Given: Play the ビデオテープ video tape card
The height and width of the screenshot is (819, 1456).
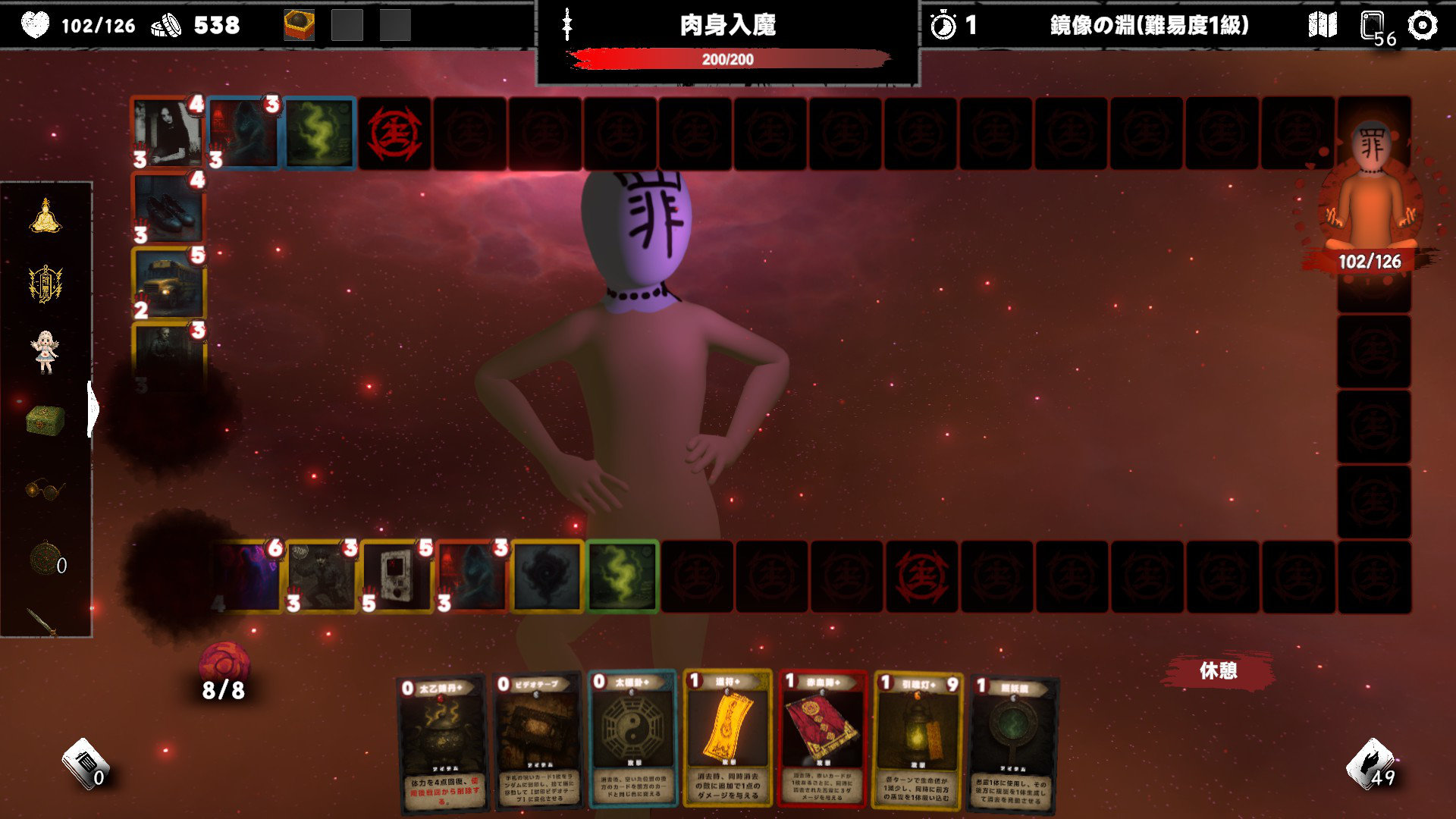Looking at the screenshot, I should pyautogui.click(x=538, y=742).
